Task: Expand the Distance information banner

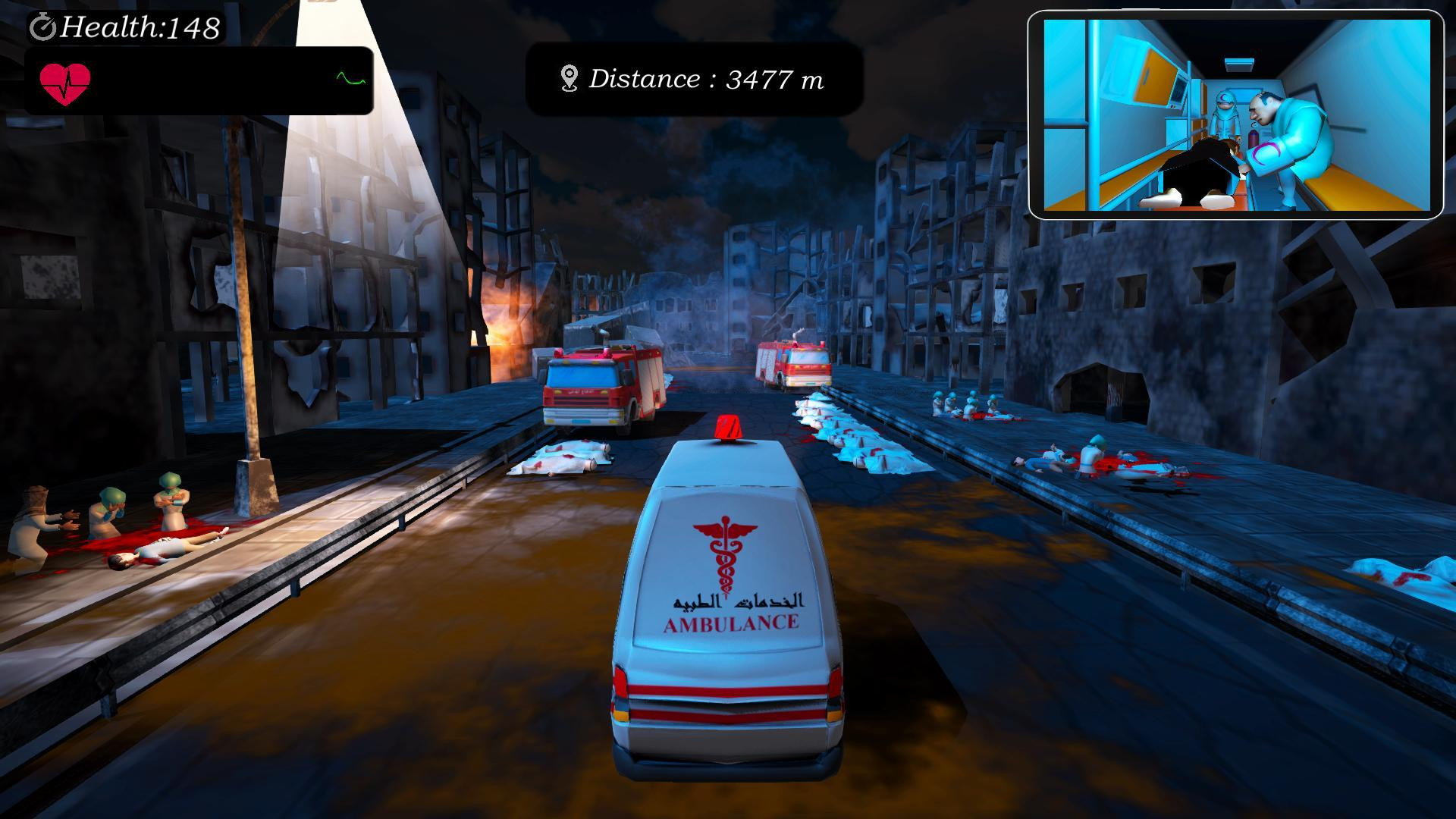Action: coord(692,77)
